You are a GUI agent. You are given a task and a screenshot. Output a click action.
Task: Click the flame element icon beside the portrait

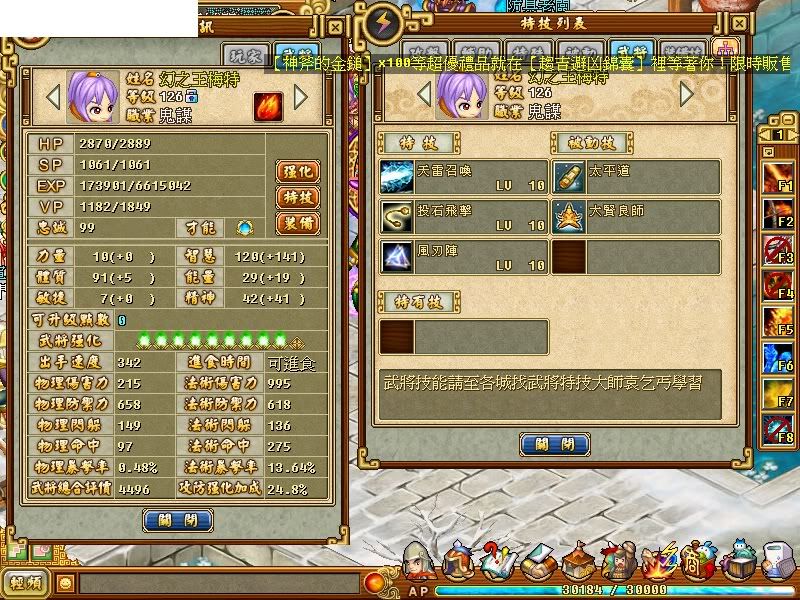tap(268, 106)
